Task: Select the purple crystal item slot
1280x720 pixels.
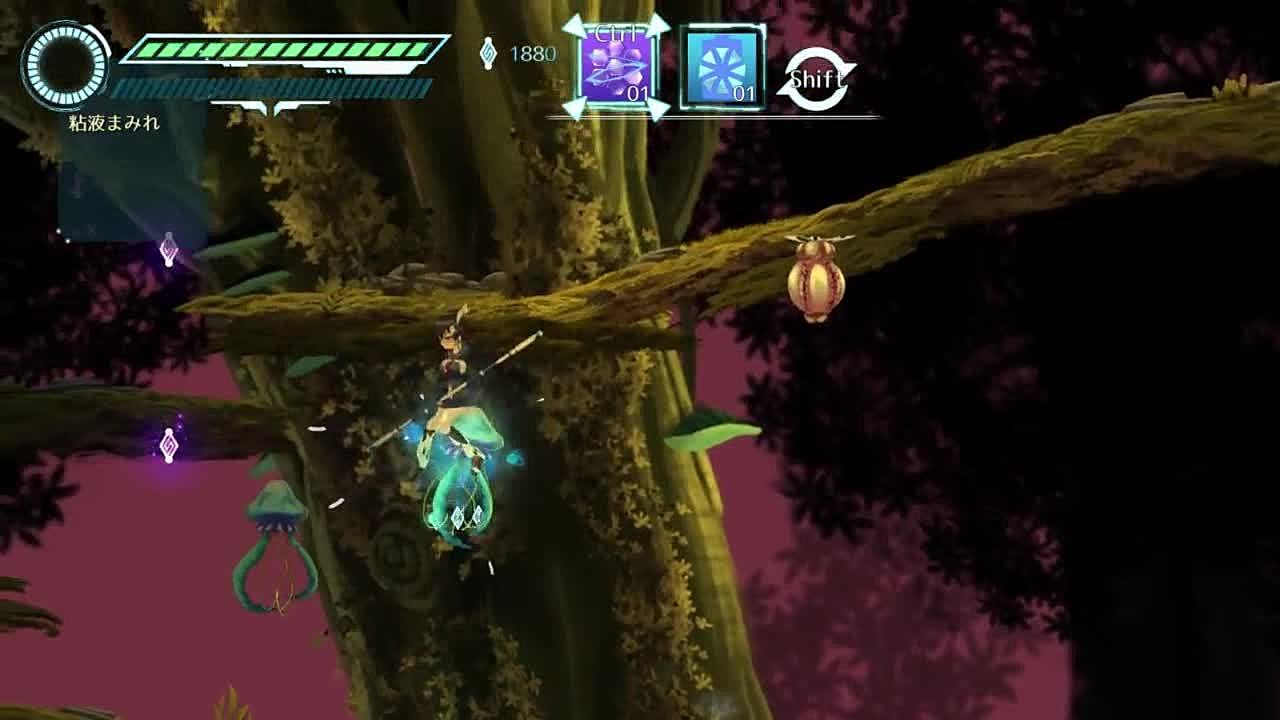Action: point(616,68)
